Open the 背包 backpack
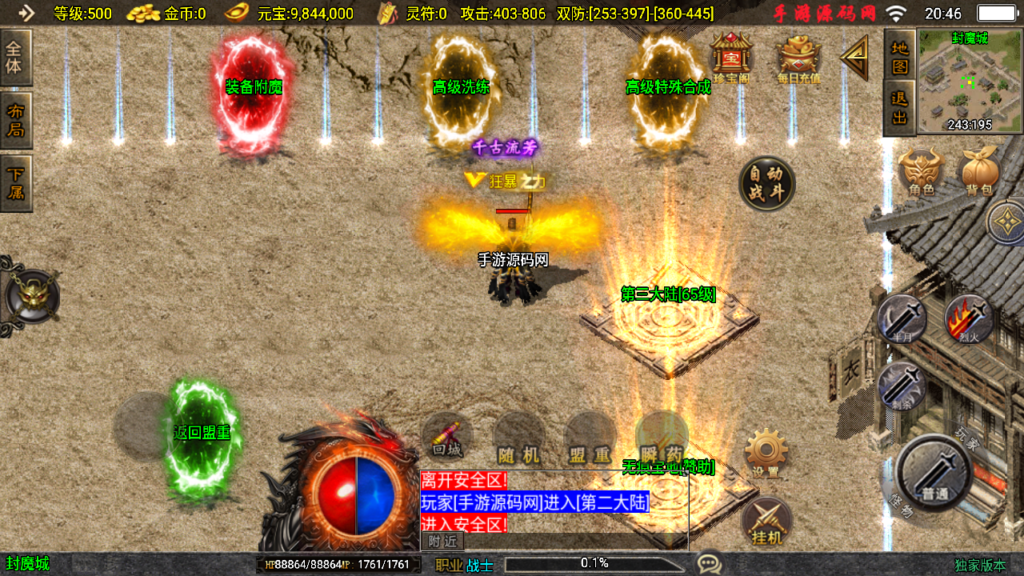The width and height of the screenshot is (1024, 576). coord(979,173)
